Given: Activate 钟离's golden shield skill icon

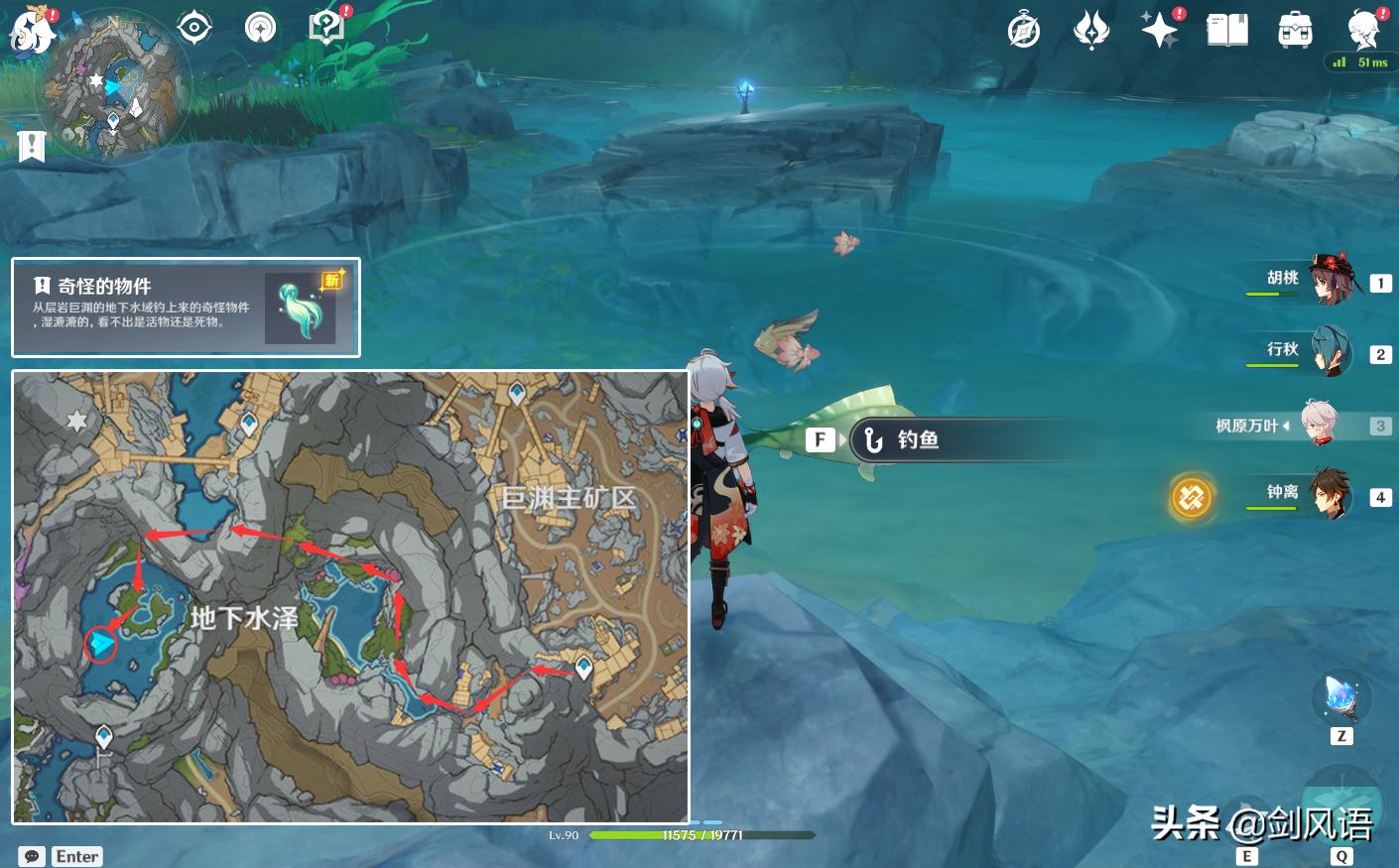Looking at the screenshot, I should click(1192, 496).
